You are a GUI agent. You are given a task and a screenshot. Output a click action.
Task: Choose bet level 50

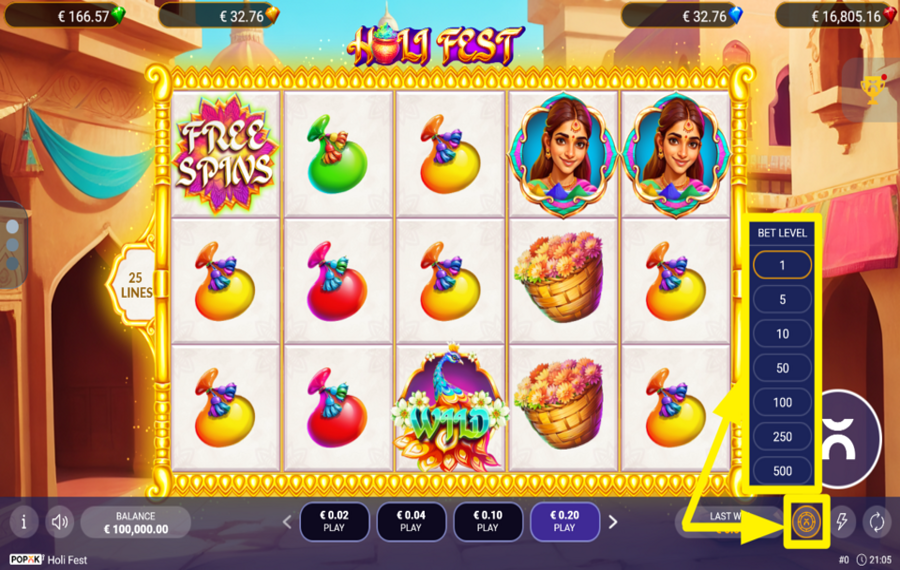(x=782, y=368)
